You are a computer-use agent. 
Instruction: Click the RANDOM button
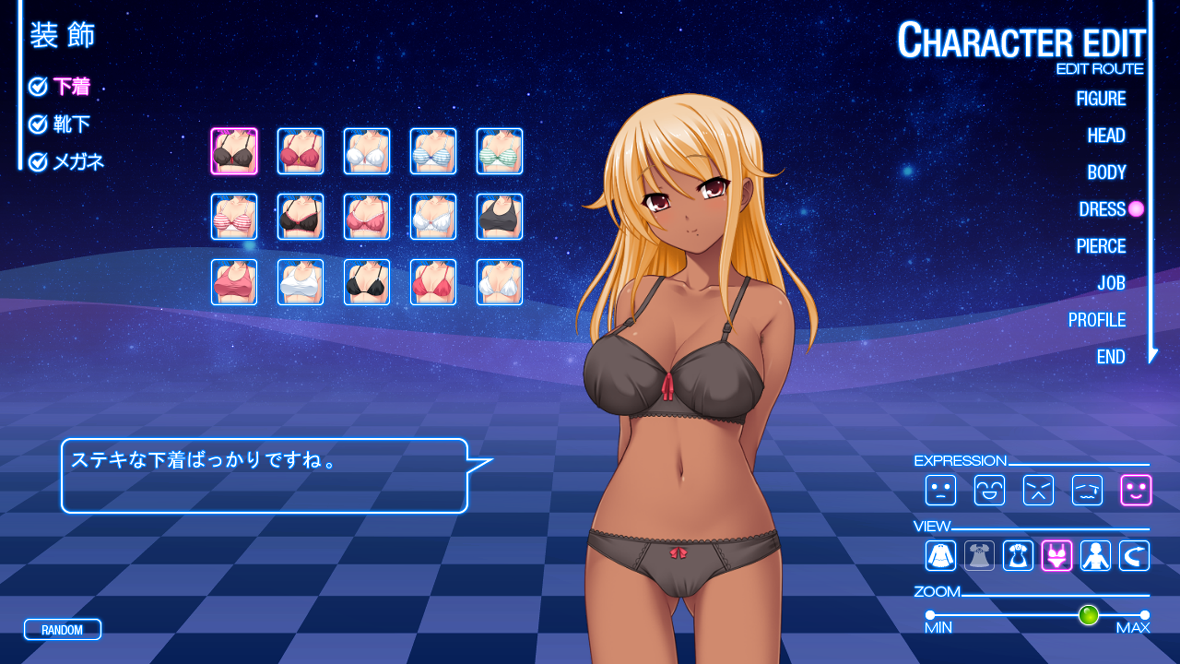pos(62,630)
